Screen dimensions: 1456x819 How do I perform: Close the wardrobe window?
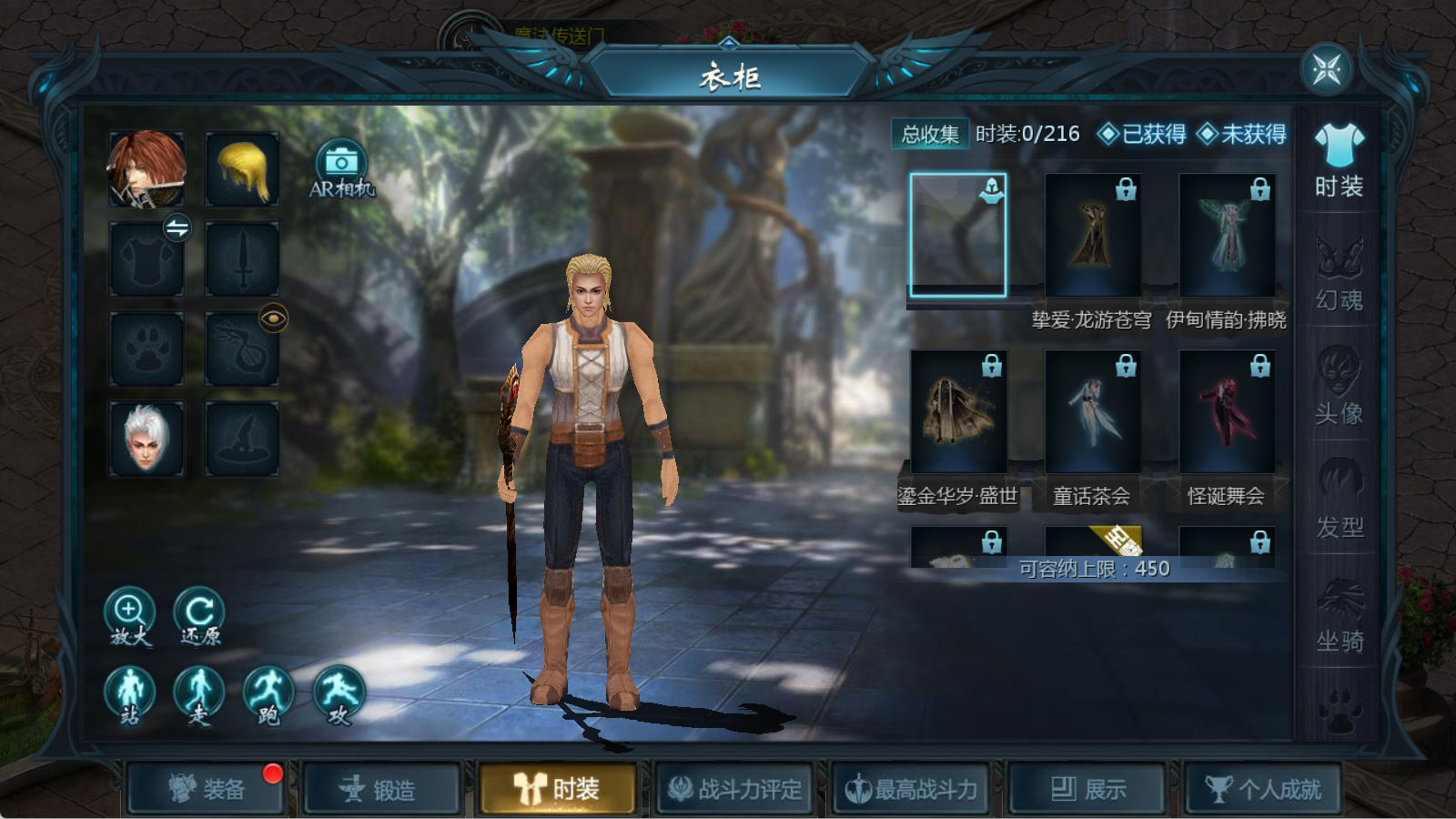1326,69
